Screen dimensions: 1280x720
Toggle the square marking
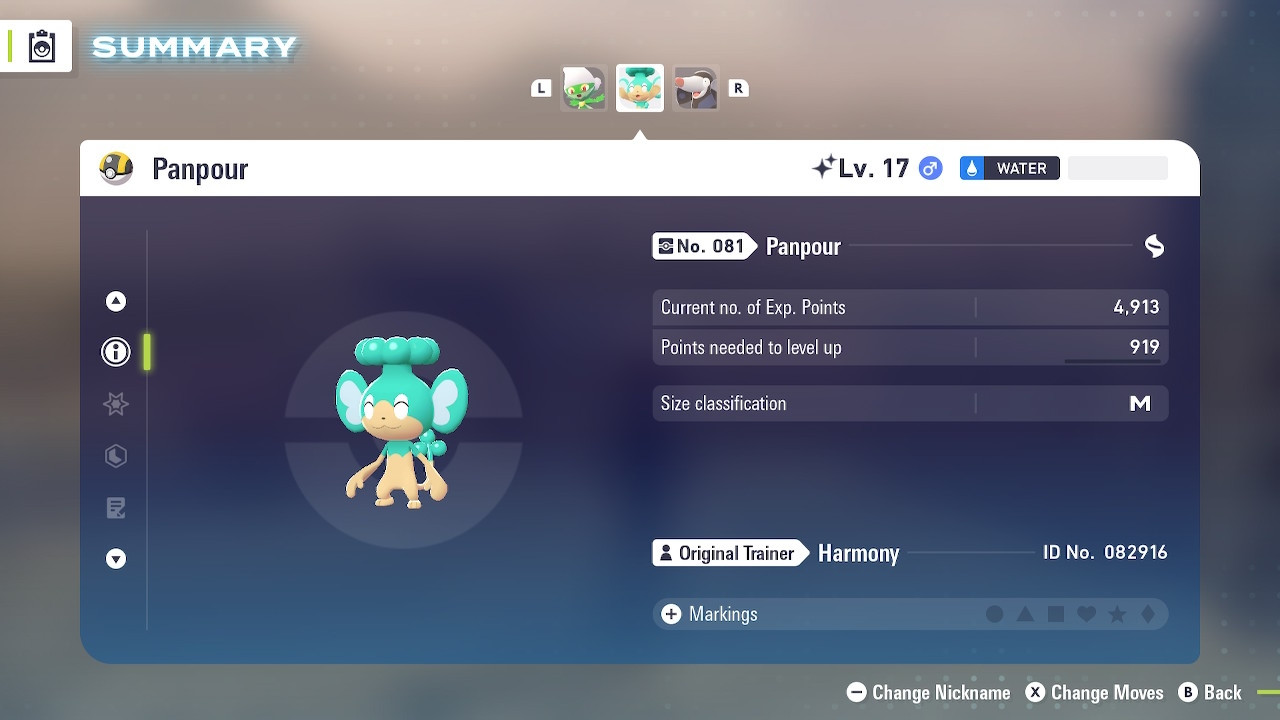coord(1056,614)
